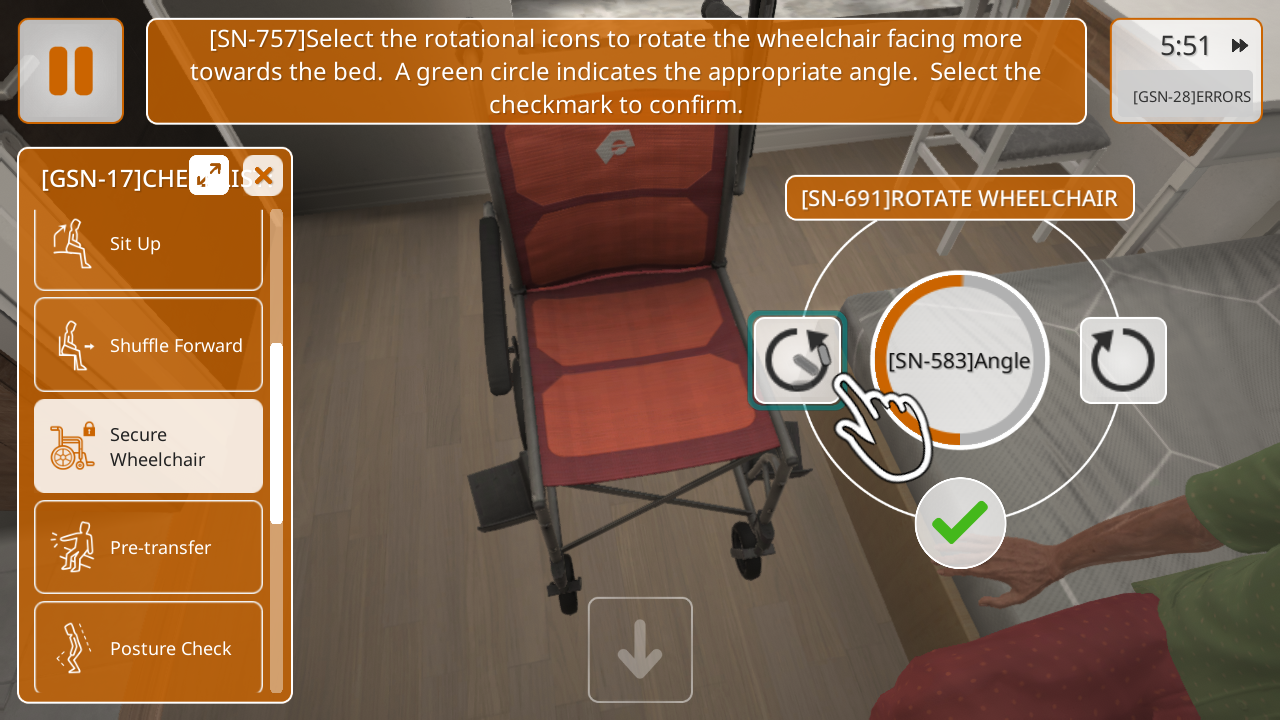Rotate wheelchair with the right circular arrow icon
This screenshot has width=1280, height=720.
pyautogui.click(x=1123, y=360)
